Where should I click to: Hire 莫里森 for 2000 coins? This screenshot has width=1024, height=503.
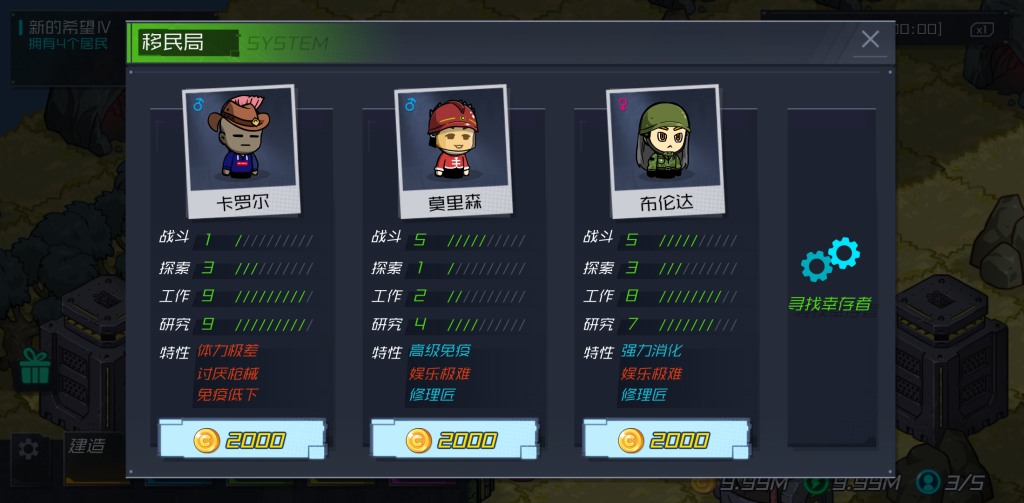coord(454,440)
